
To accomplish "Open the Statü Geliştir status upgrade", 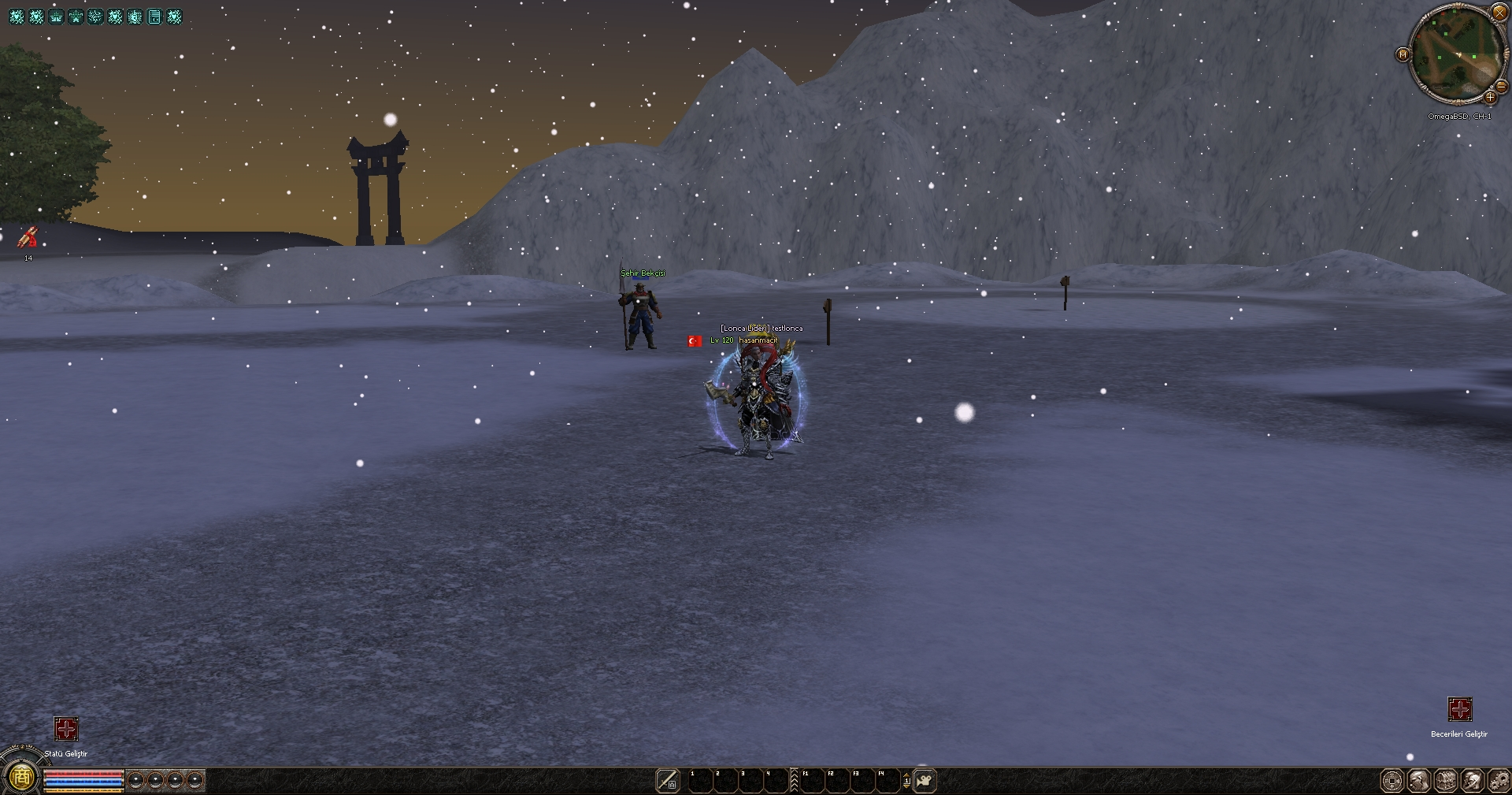I will (66, 729).
